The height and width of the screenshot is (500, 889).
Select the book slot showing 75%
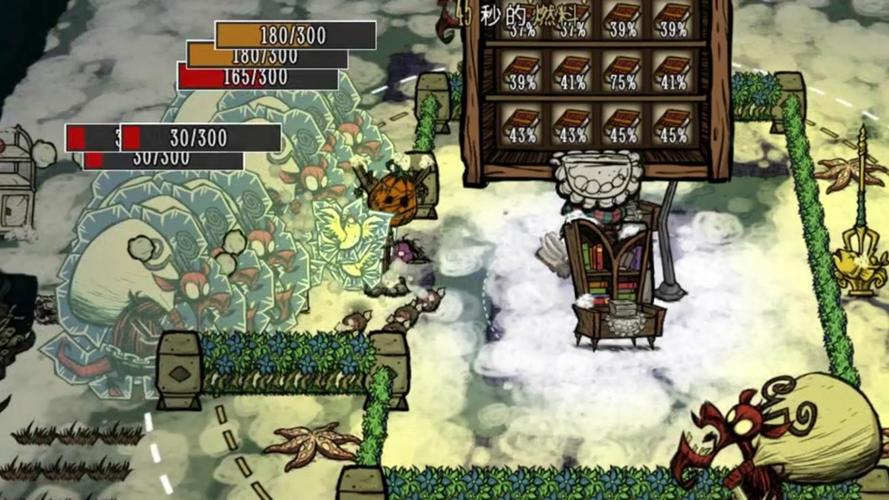coord(621,72)
